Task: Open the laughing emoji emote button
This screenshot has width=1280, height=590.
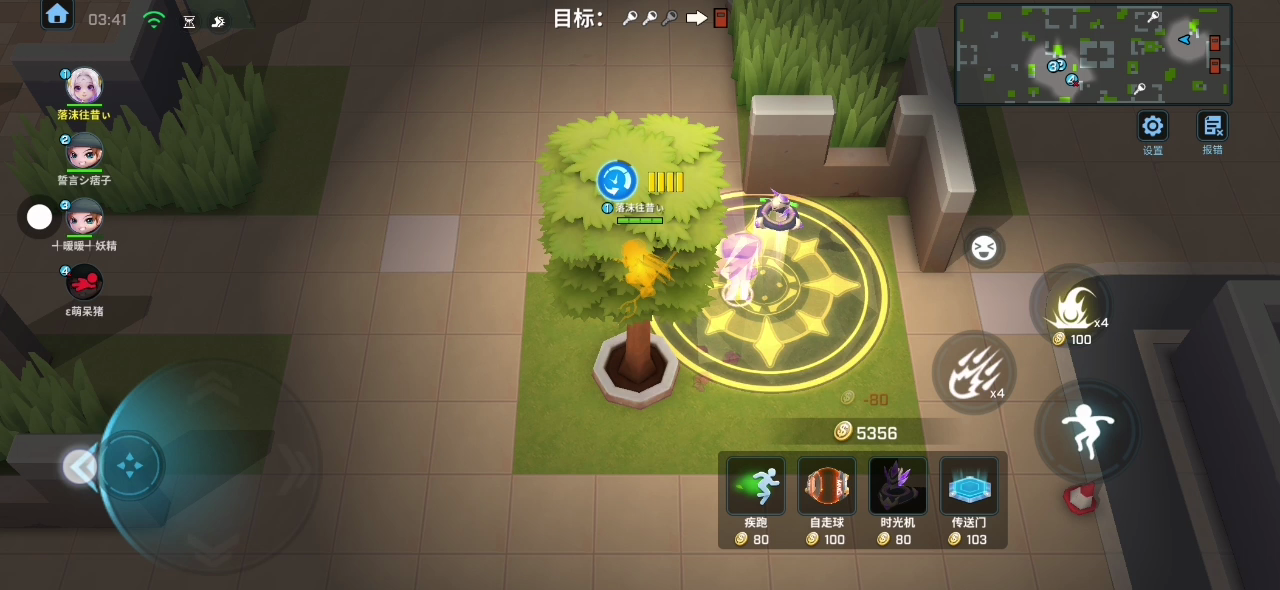Action: point(984,247)
